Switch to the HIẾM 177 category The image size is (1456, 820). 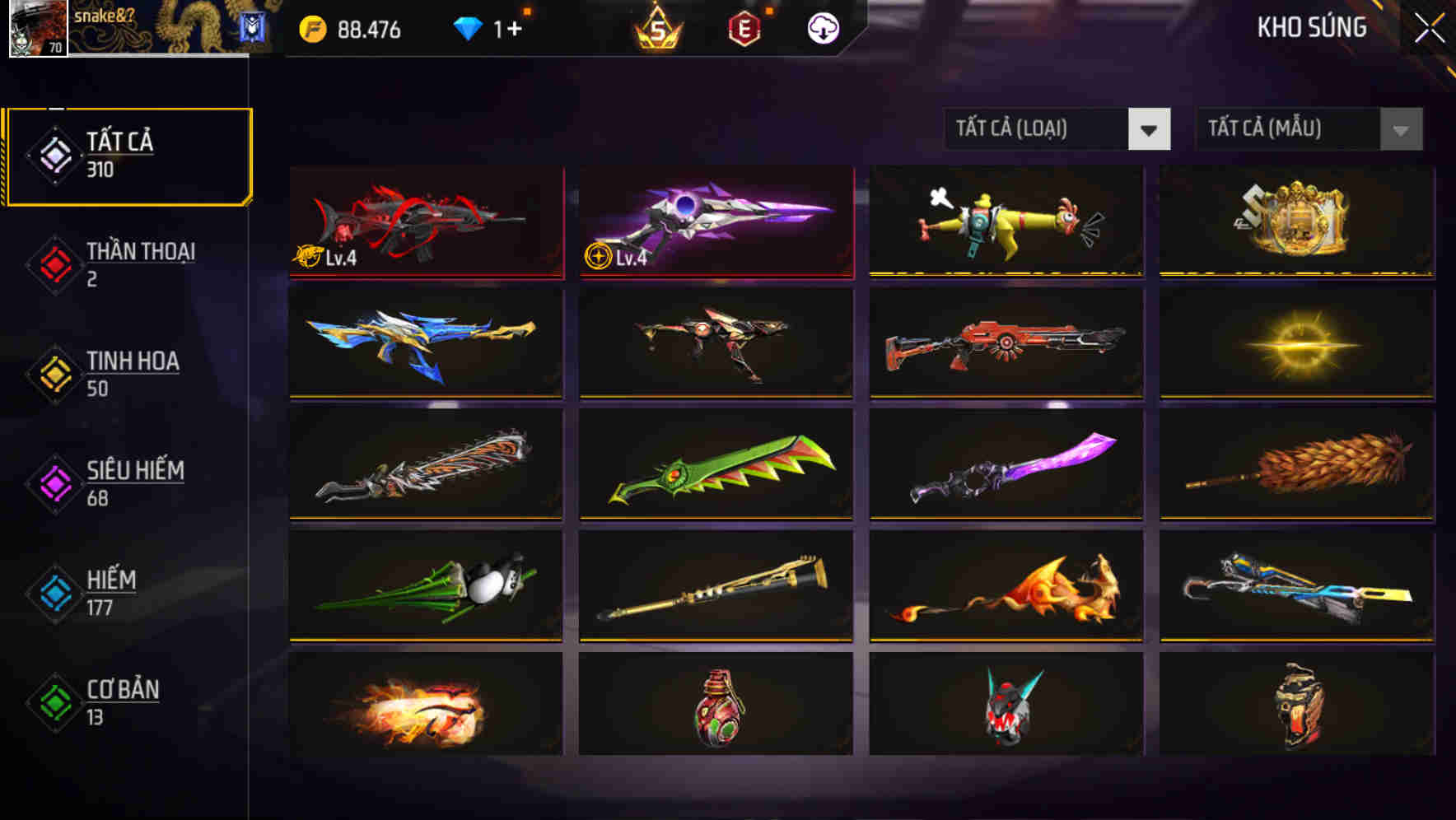111,592
